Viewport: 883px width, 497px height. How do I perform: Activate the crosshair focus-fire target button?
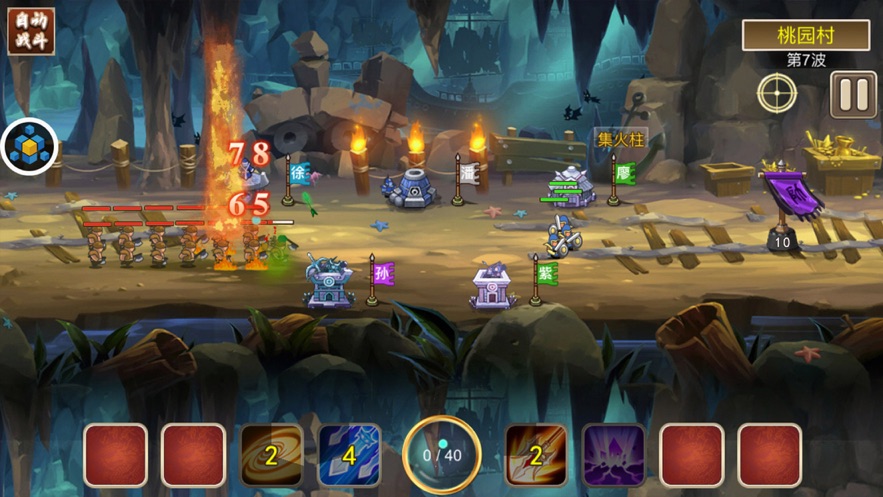[777, 95]
